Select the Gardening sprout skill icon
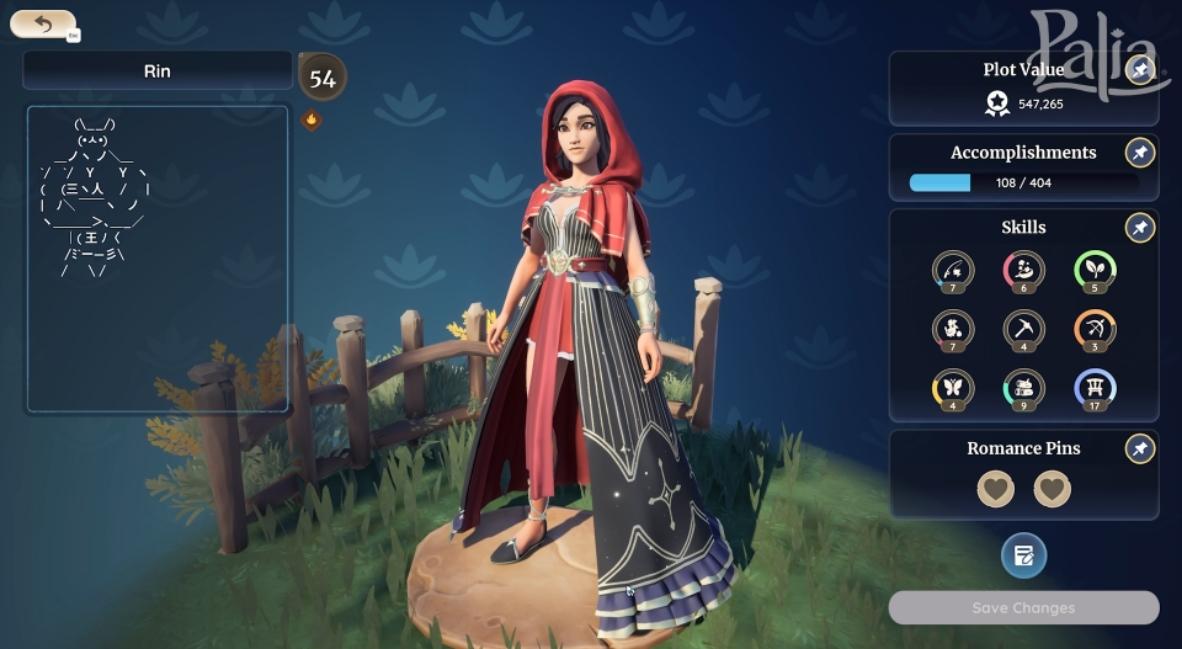 [1095, 269]
